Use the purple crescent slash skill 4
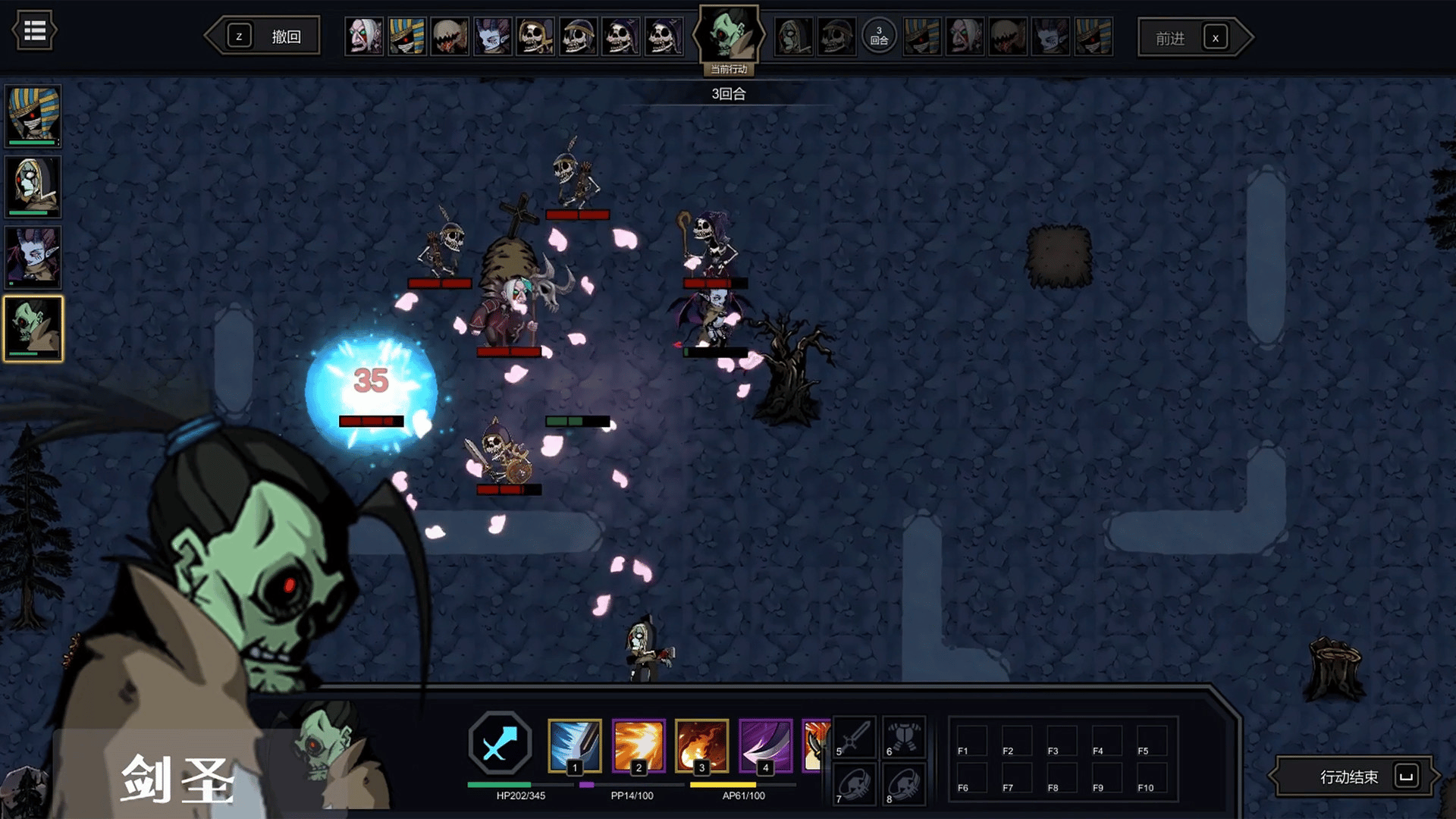 765,745
